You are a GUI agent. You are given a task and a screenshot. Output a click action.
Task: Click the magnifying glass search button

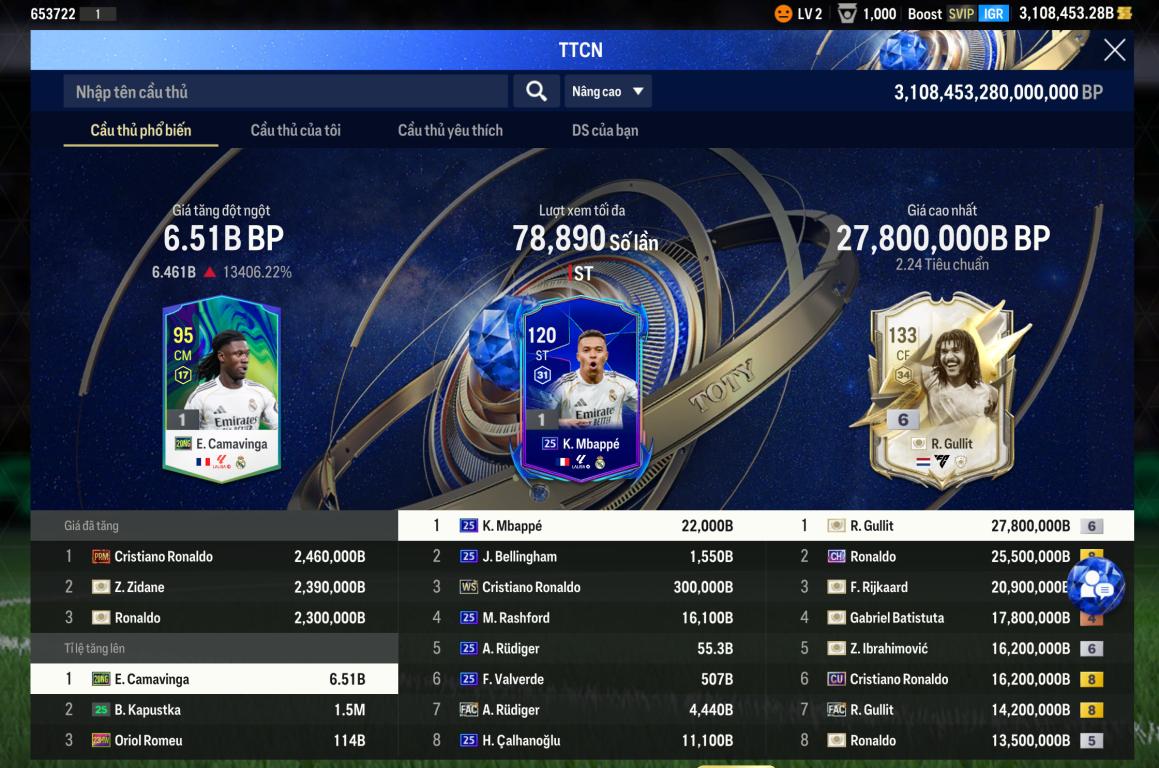(x=536, y=92)
